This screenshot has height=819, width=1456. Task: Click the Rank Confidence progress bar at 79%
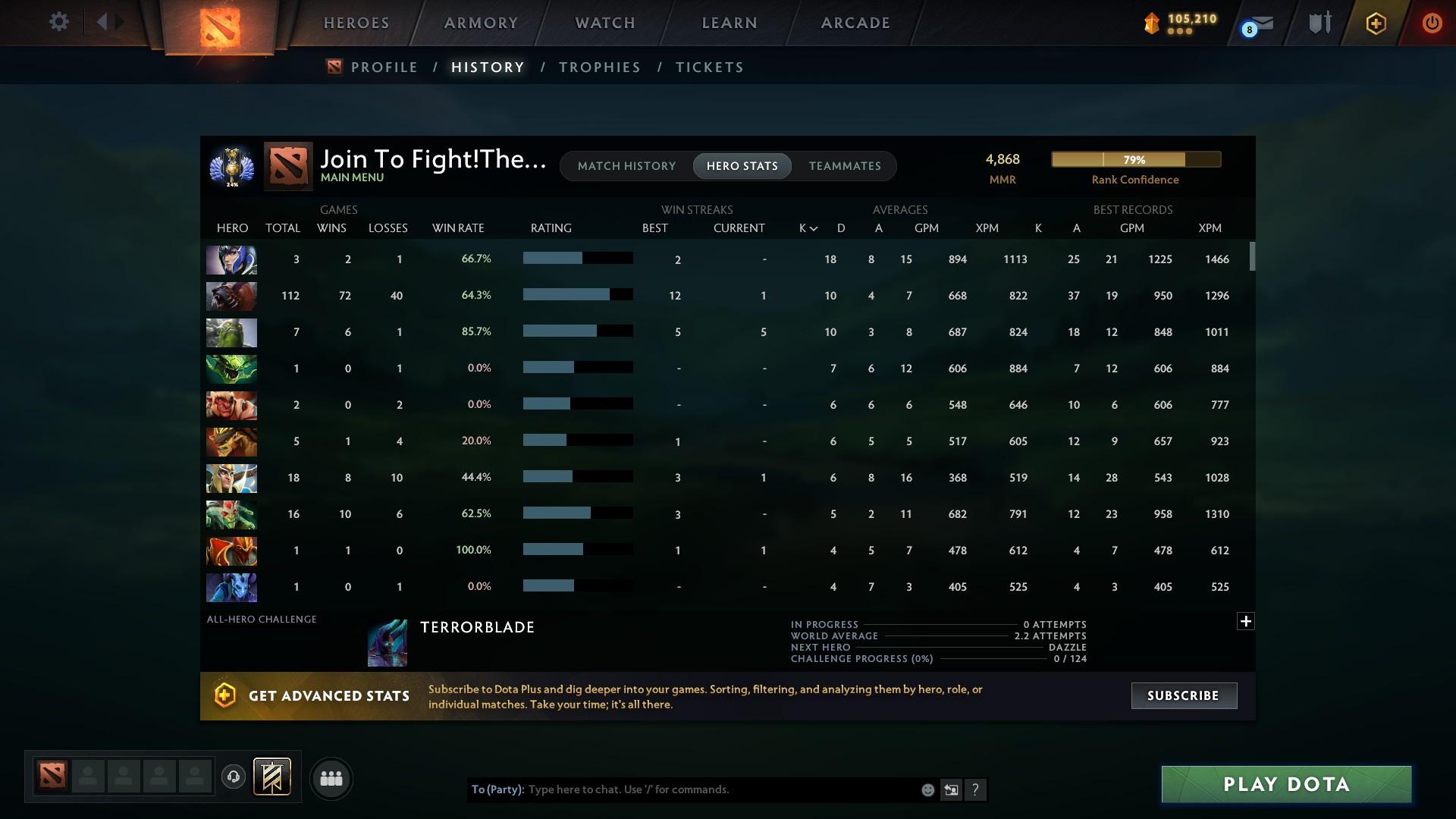(x=1135, y=159)
